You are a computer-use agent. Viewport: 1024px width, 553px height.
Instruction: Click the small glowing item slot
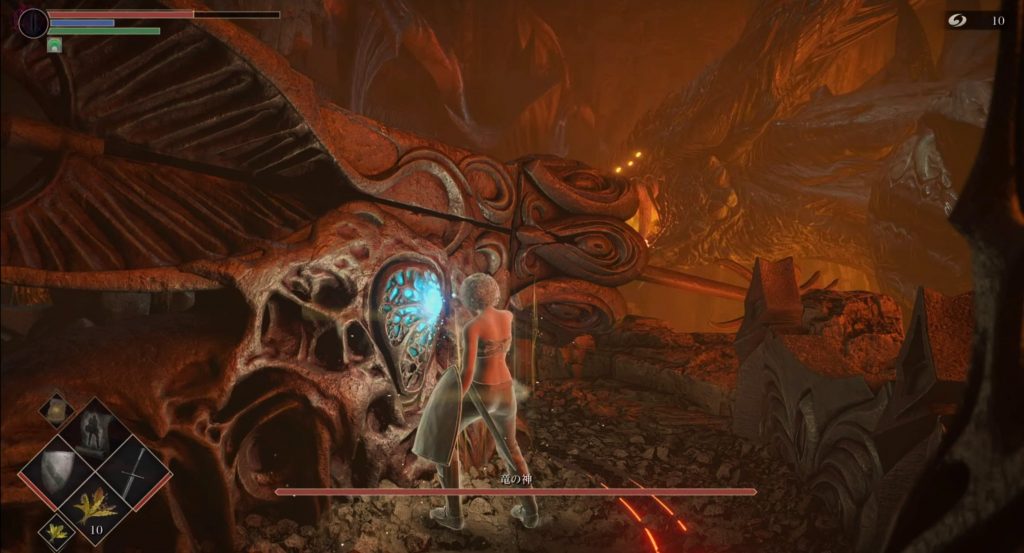click(56, 408)
